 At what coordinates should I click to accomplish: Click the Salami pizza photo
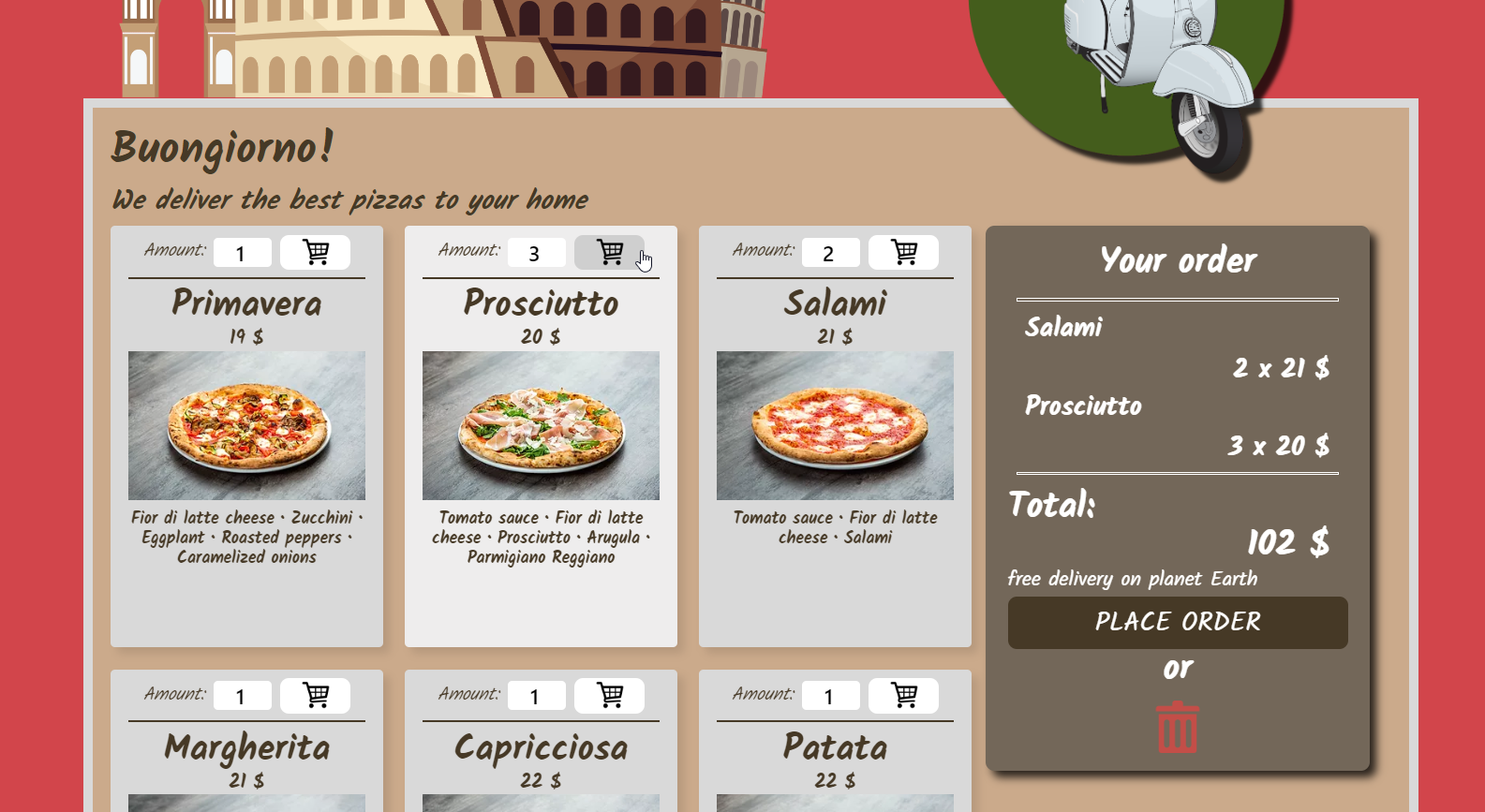pos(835,424)
